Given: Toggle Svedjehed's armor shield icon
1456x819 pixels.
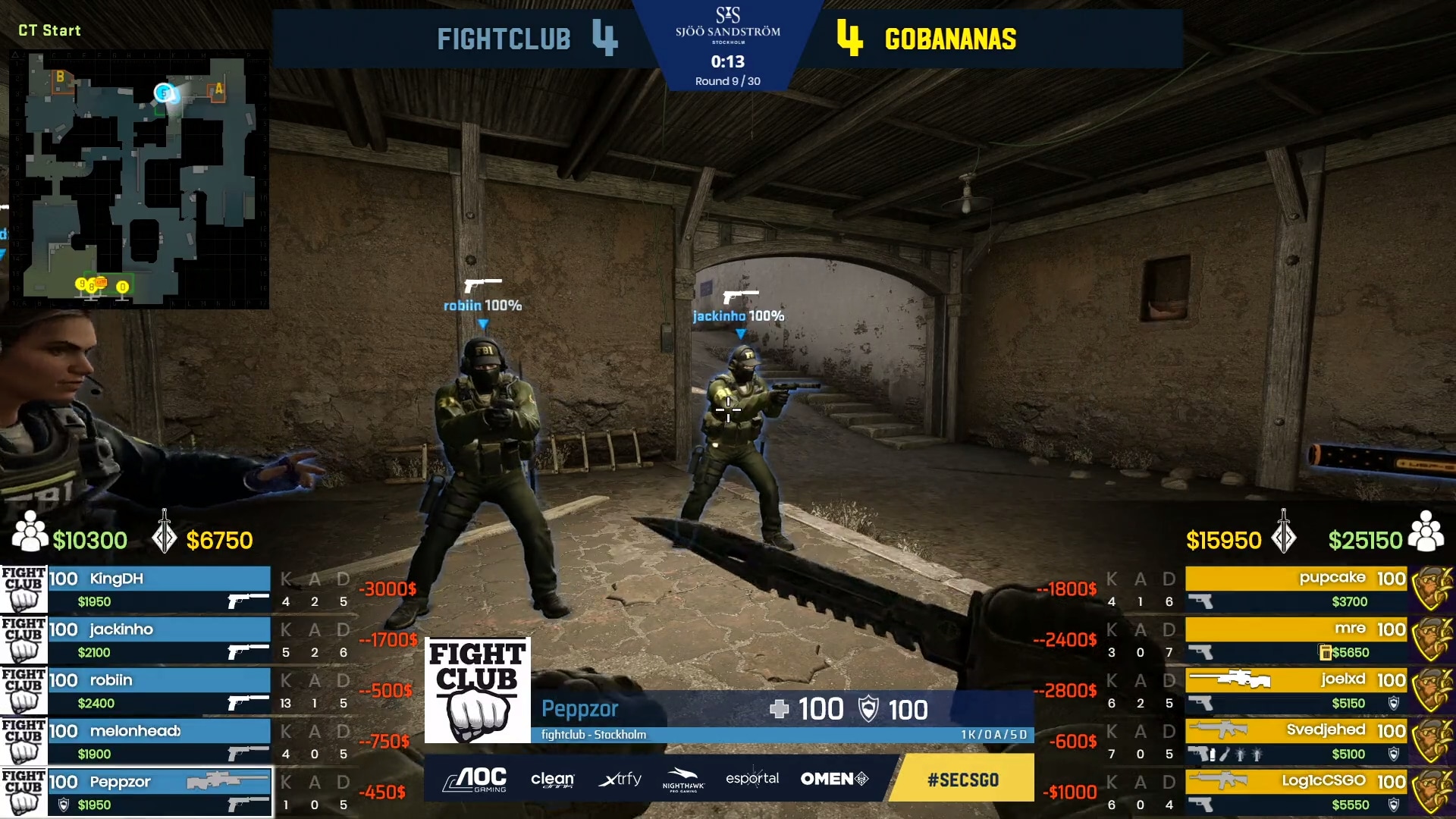Looking at the screenshot, I should (1394, 754).
